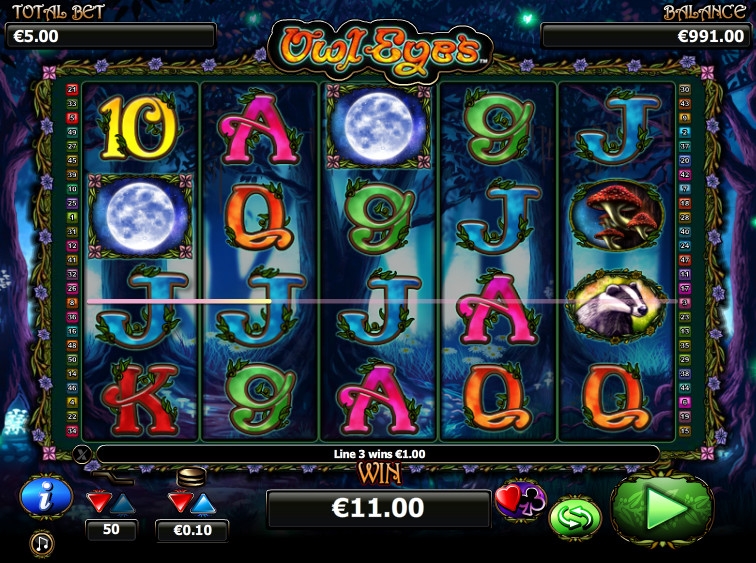Spin the reels with the green play button
This screenshot has width=756, height=563.
point(665,510)
